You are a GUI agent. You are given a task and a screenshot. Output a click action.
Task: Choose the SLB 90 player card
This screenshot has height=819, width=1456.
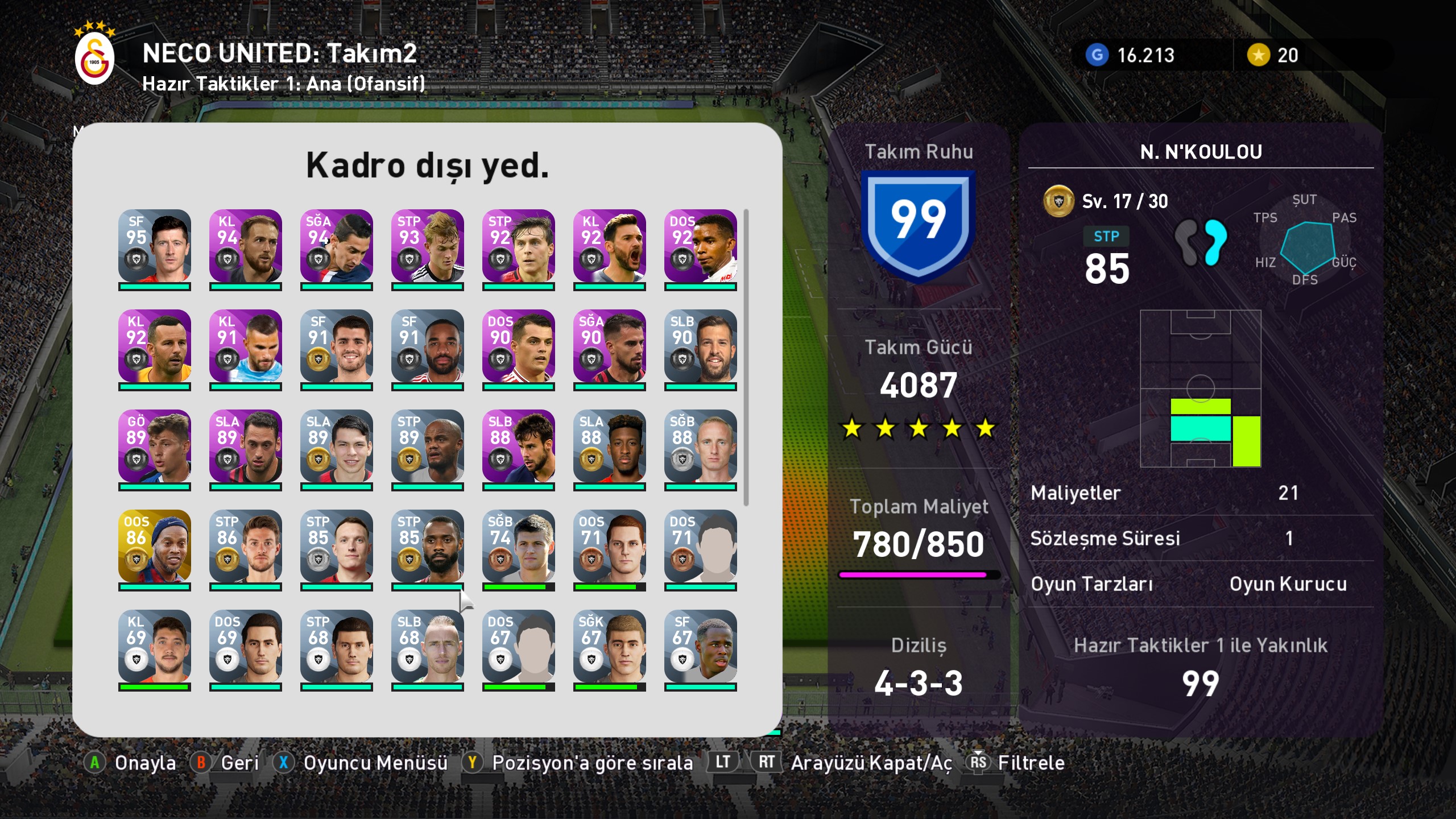700,346
